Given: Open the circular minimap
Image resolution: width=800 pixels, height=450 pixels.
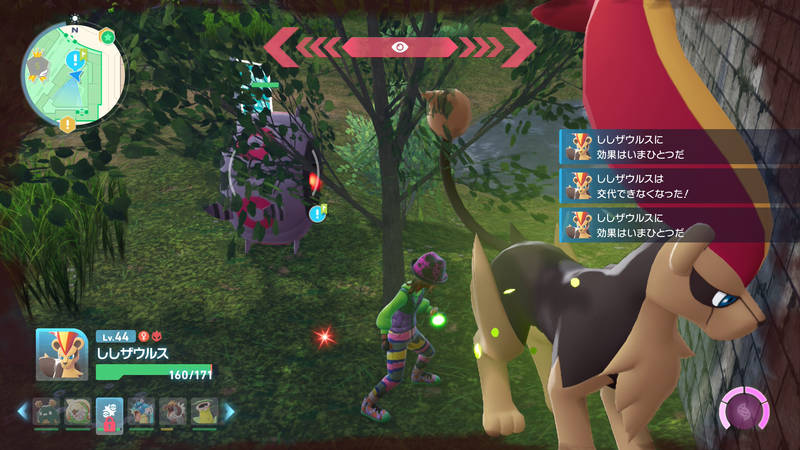Looking at the screenshot, I should coord(73,72).
